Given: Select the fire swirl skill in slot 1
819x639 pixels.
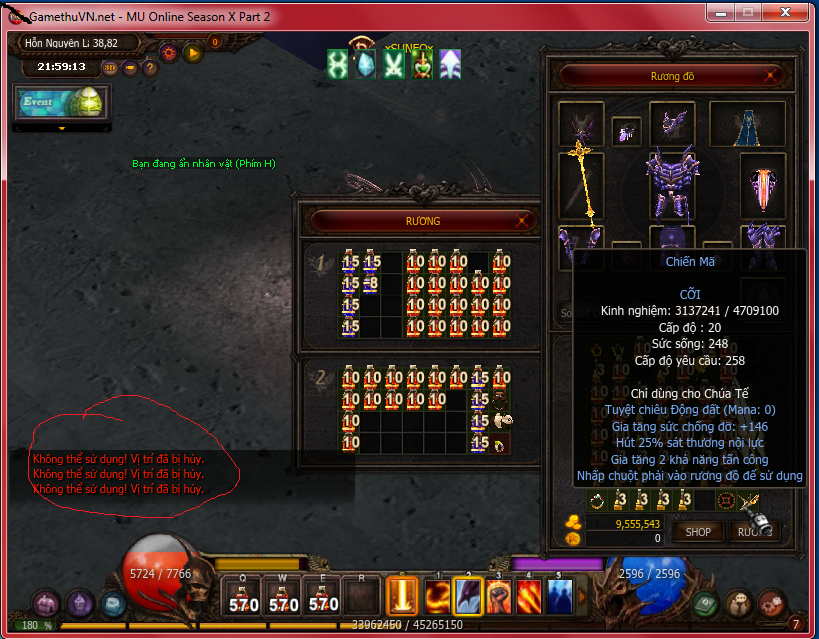Looking at the screenshot, I should pyautogui.click(x=439, y=597).
